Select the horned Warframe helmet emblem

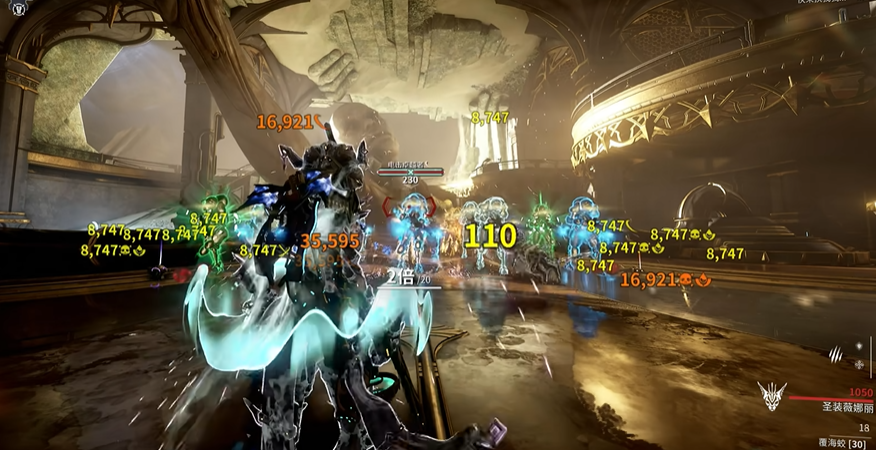click(771, 393)
